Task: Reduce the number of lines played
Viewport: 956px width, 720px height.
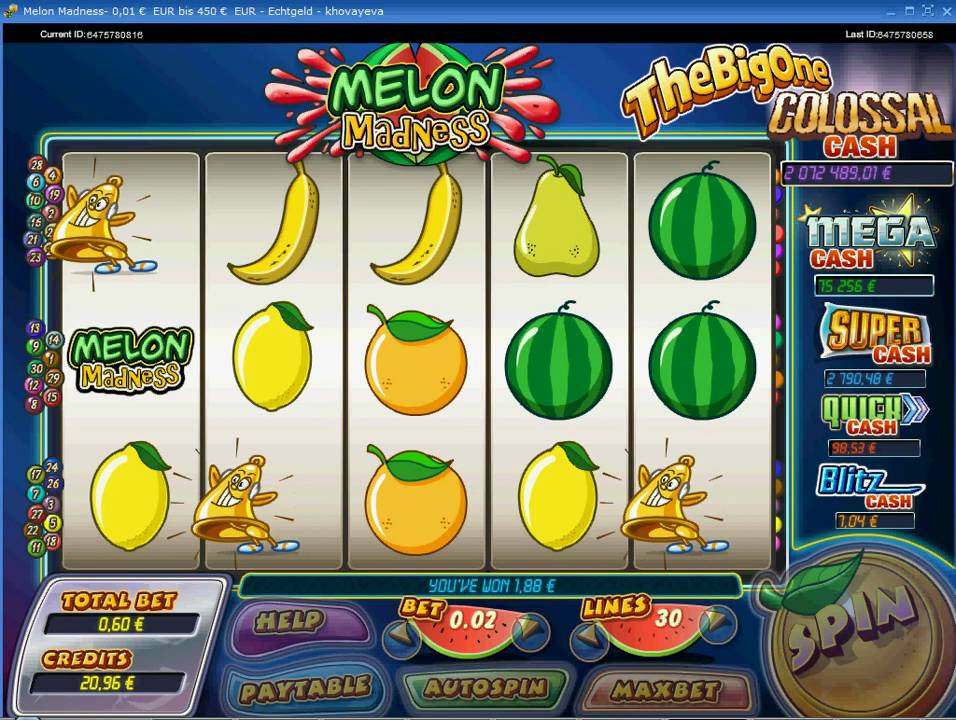Action: [x=587, y=632]
